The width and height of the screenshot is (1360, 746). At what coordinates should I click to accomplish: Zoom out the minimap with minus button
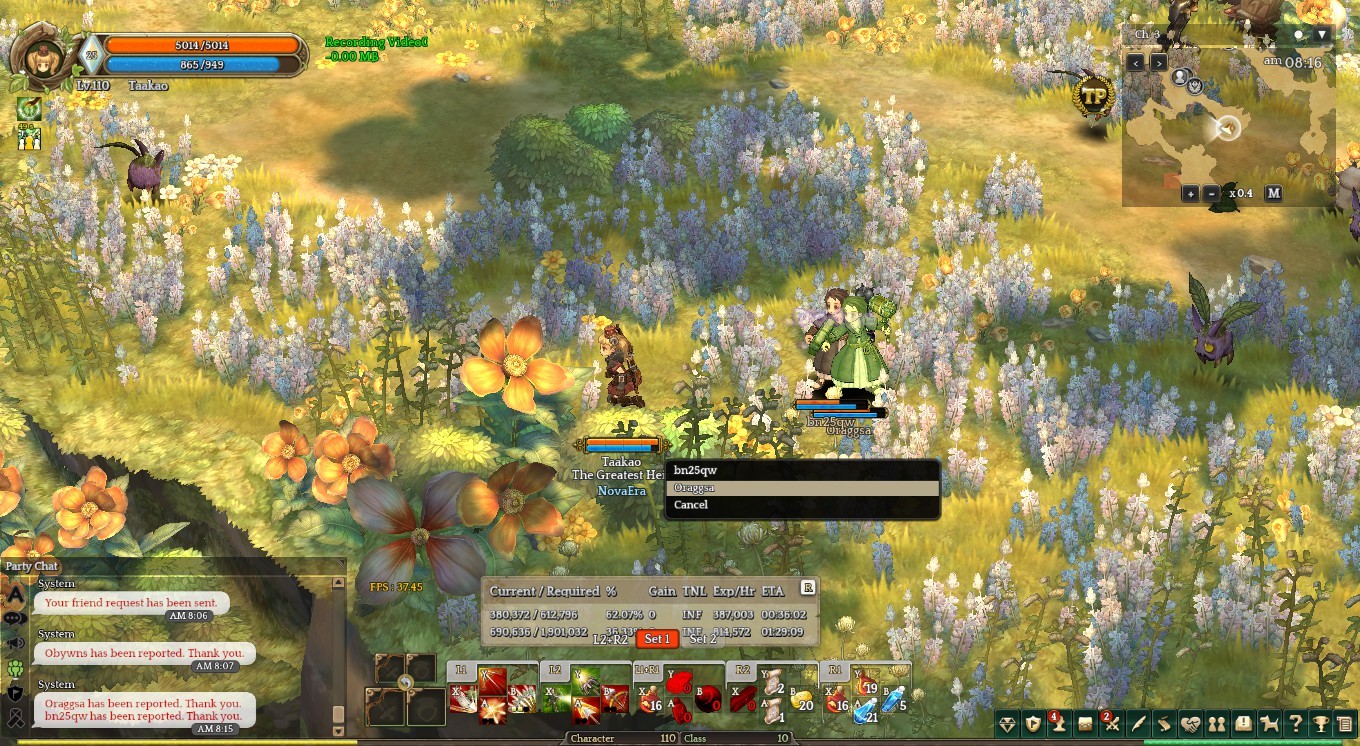coord(1212,193)
